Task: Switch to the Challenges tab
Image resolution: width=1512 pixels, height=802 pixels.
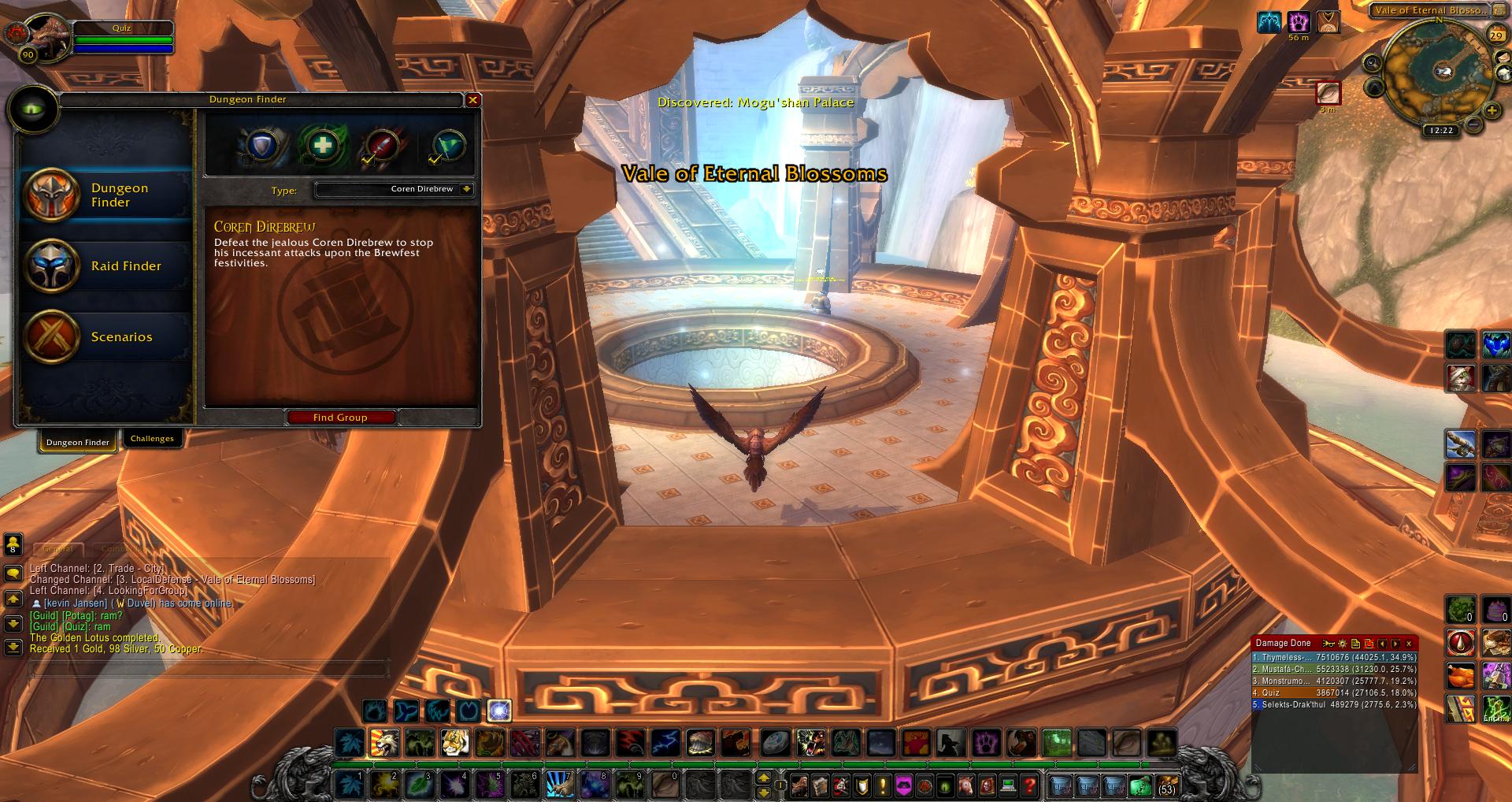Action: [153, 439]
